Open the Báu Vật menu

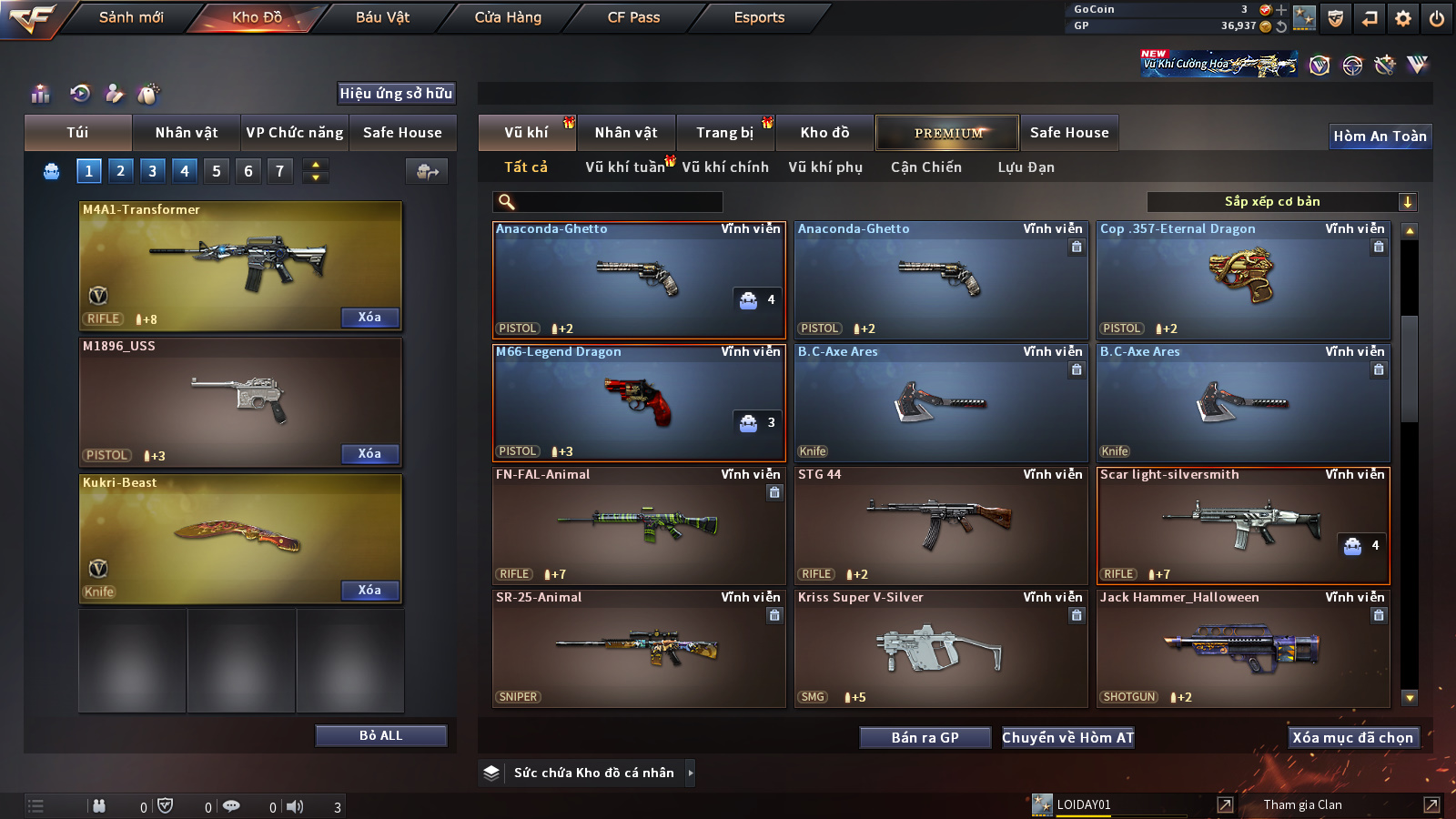pos(382,17)
